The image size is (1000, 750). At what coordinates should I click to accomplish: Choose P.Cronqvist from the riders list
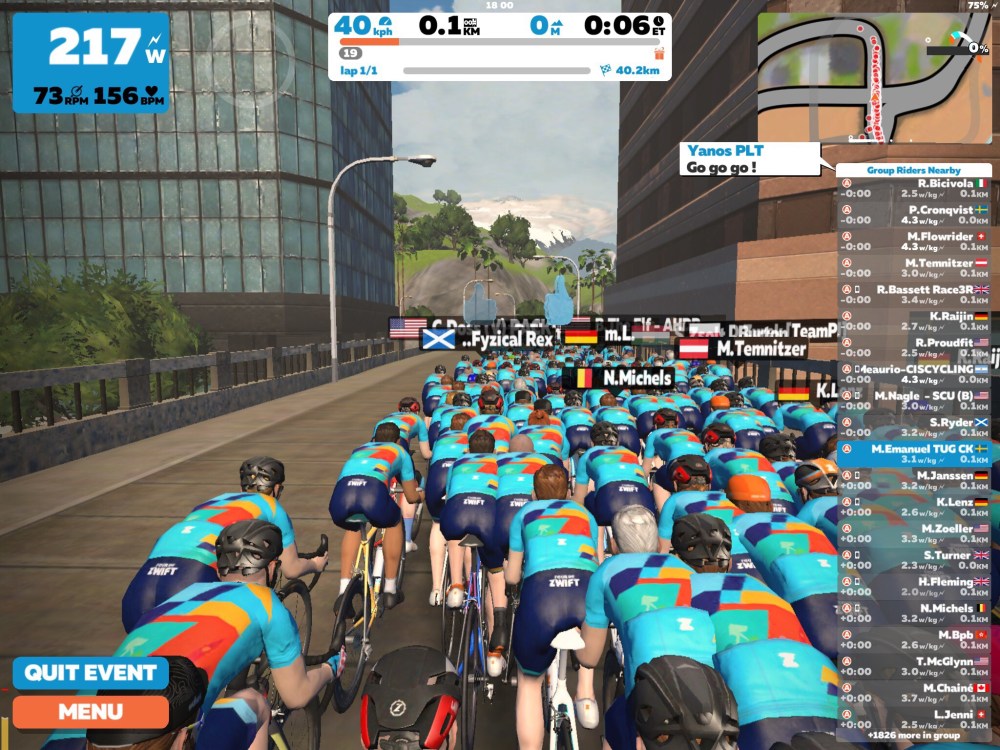914,216
